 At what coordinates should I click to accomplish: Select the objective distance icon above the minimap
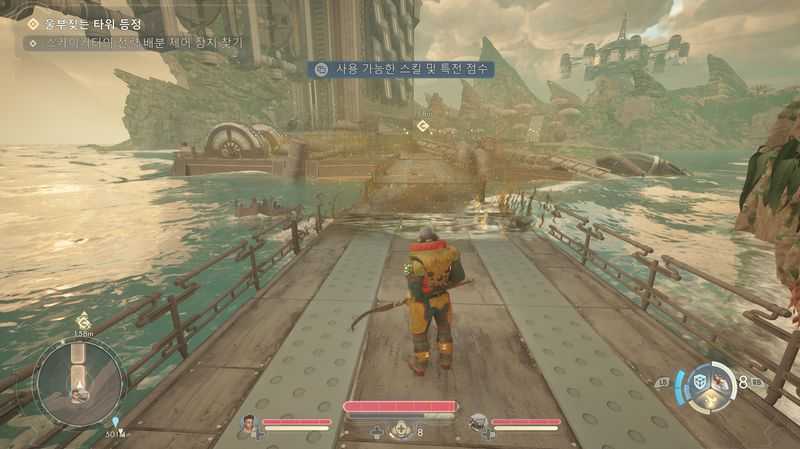tap(83, 321)
